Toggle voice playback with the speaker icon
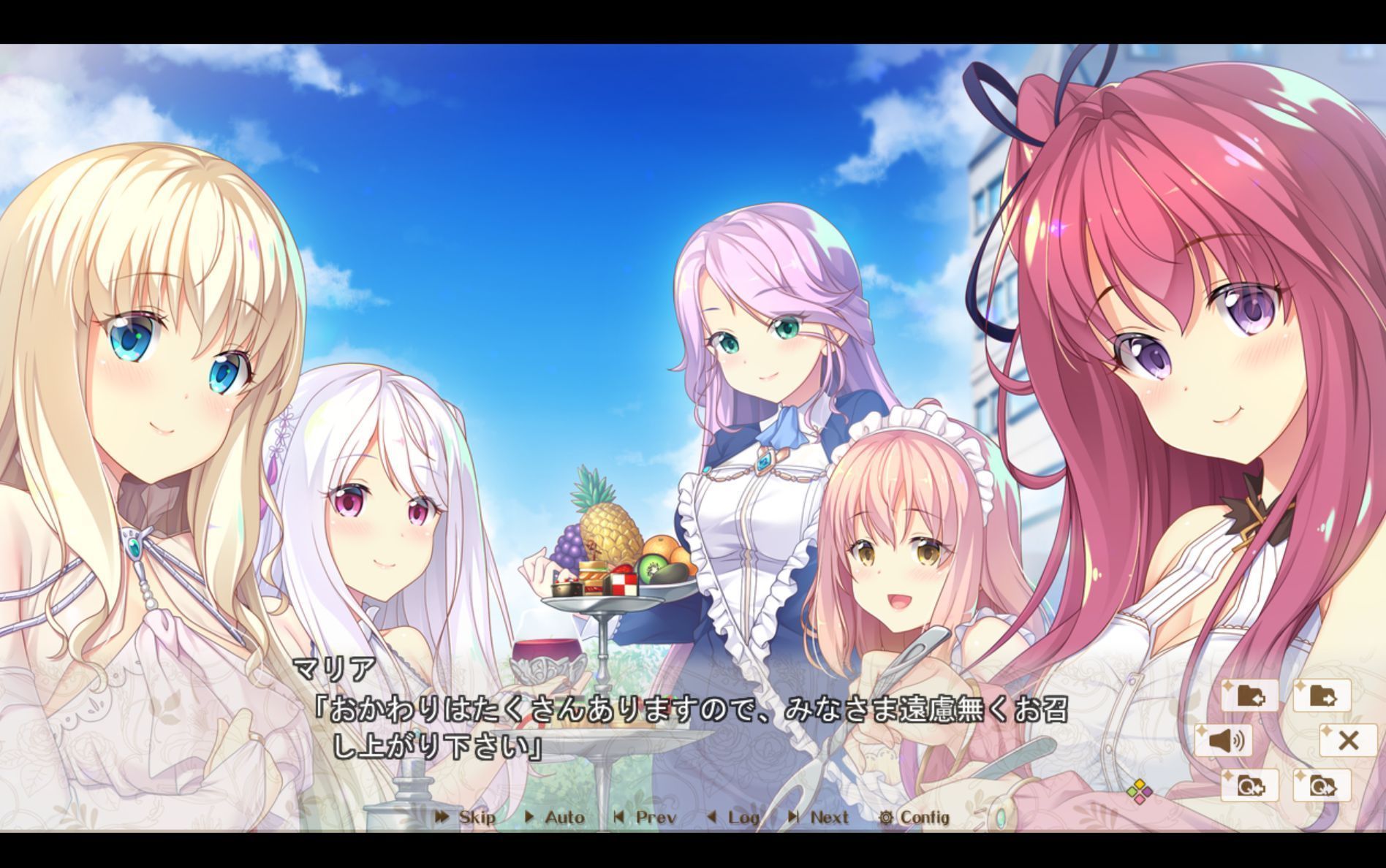Viewport: 1386px width, 868px height. click(x=1223, y=741)
